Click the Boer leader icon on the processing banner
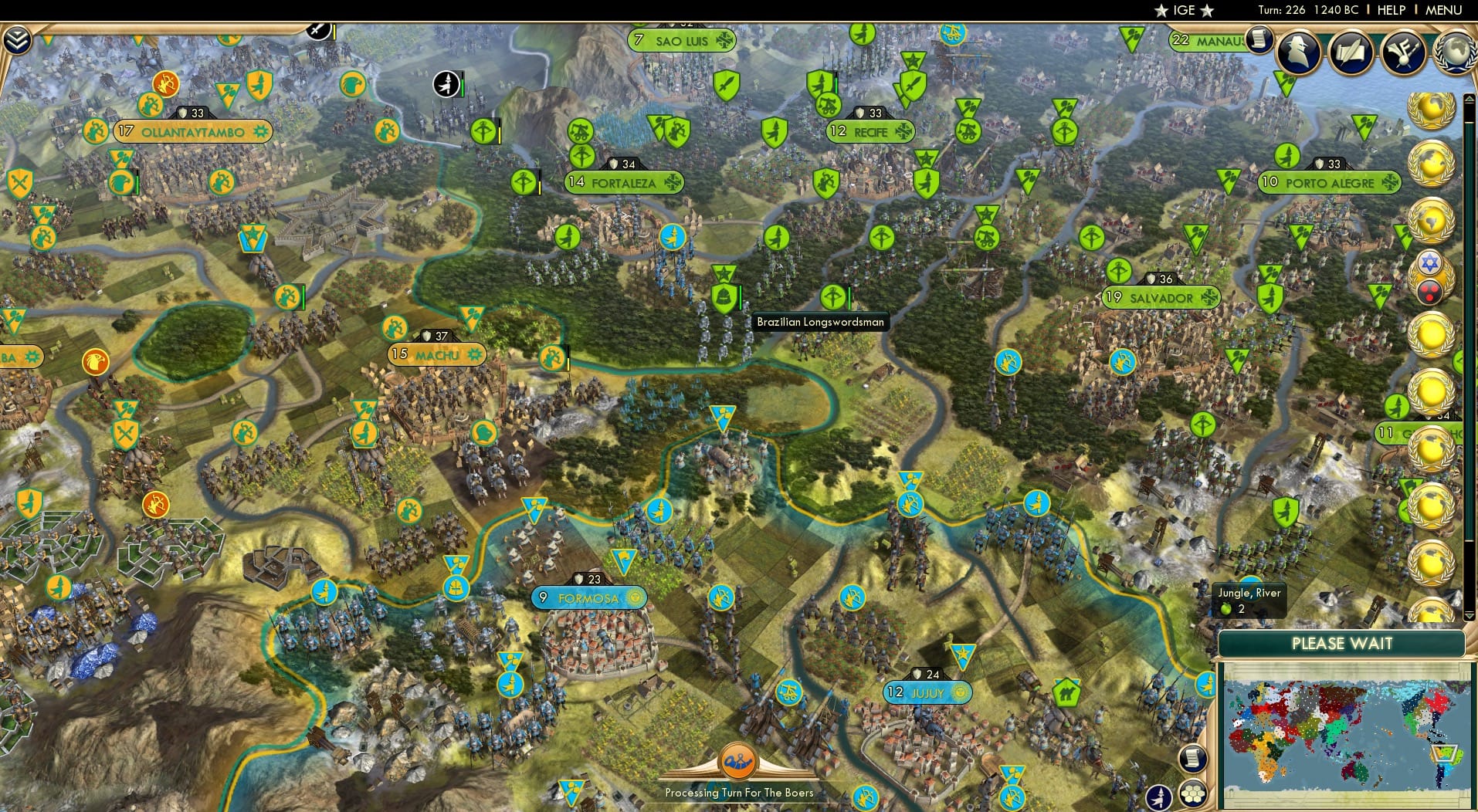 (738, 763)
